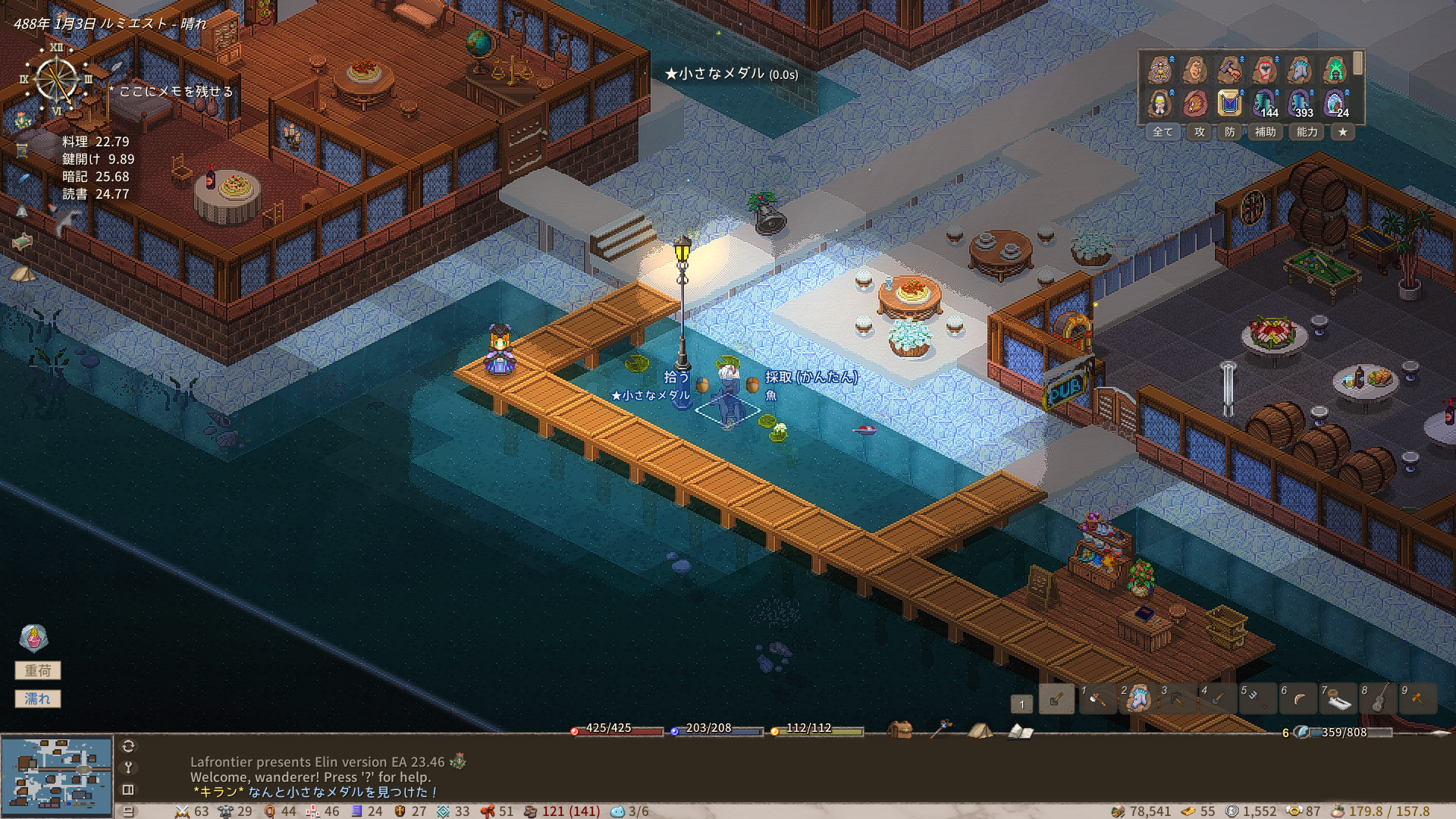Click the tent icon on the left sidebar
1456x819 pixels.
(x=23, y=273)
